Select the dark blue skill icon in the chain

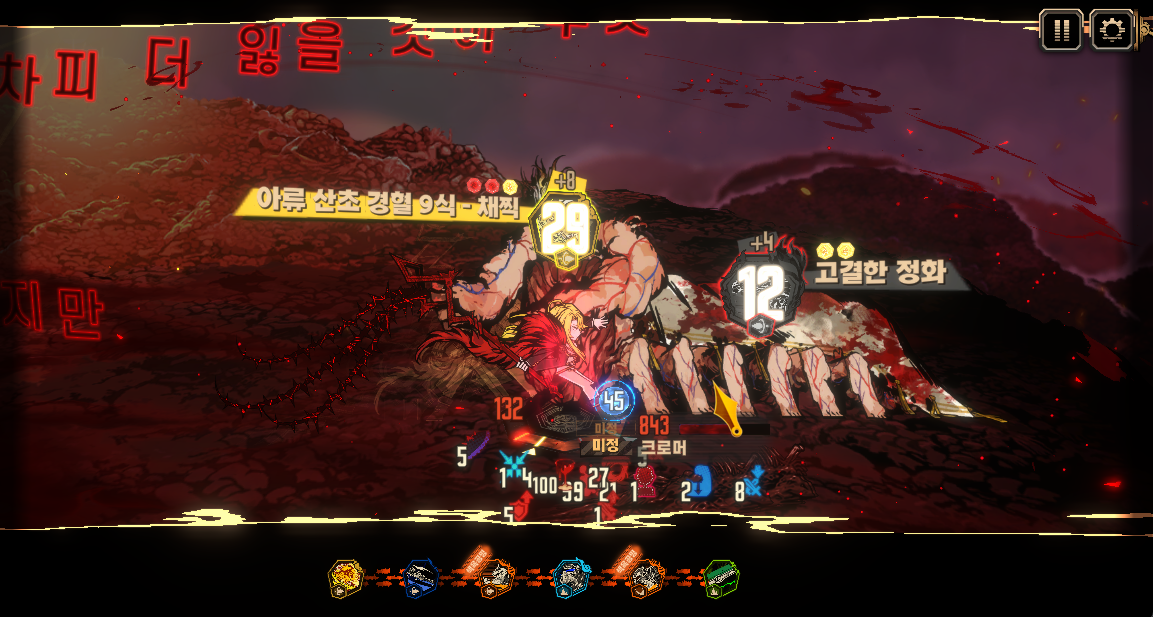pyautogui.click(x=421, y=578)
